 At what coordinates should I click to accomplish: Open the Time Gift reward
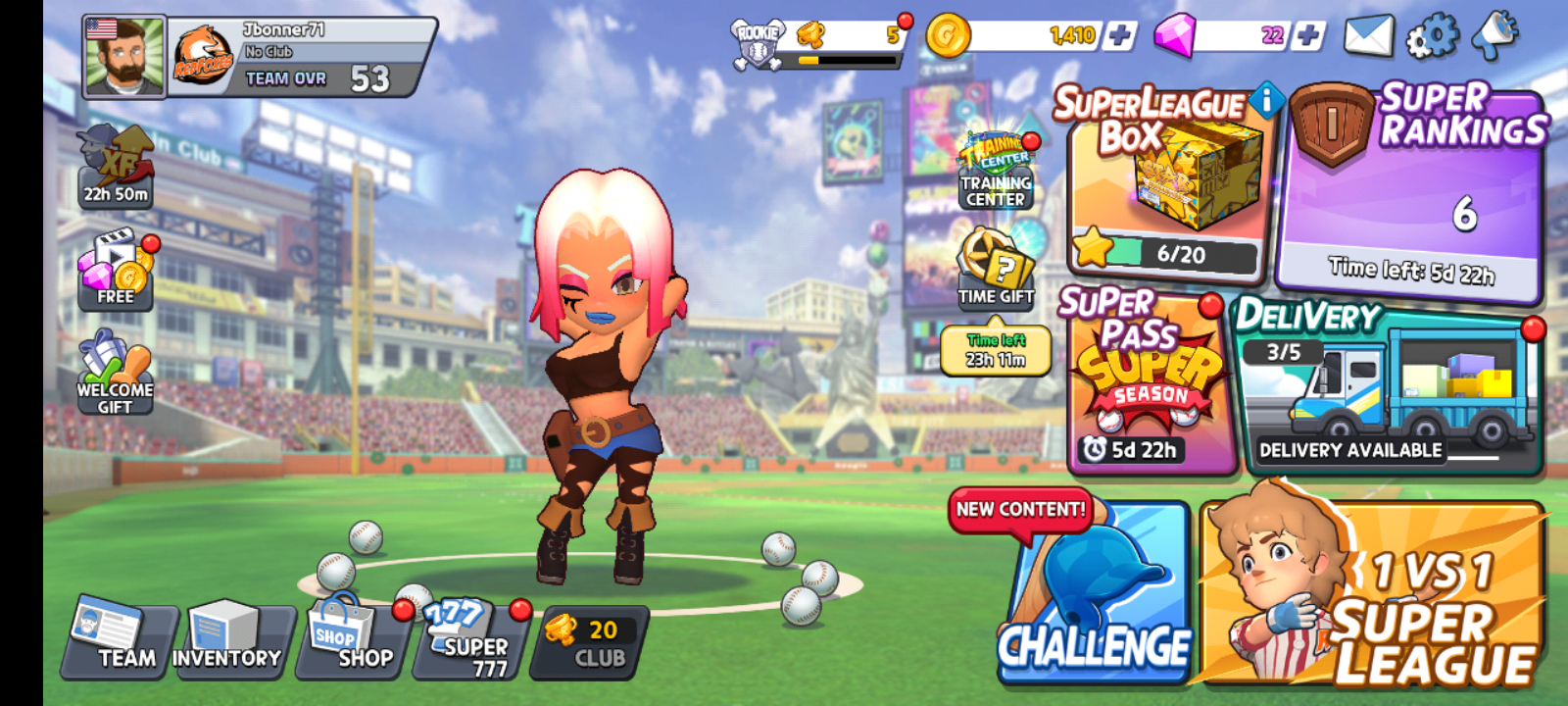point(994,265)
